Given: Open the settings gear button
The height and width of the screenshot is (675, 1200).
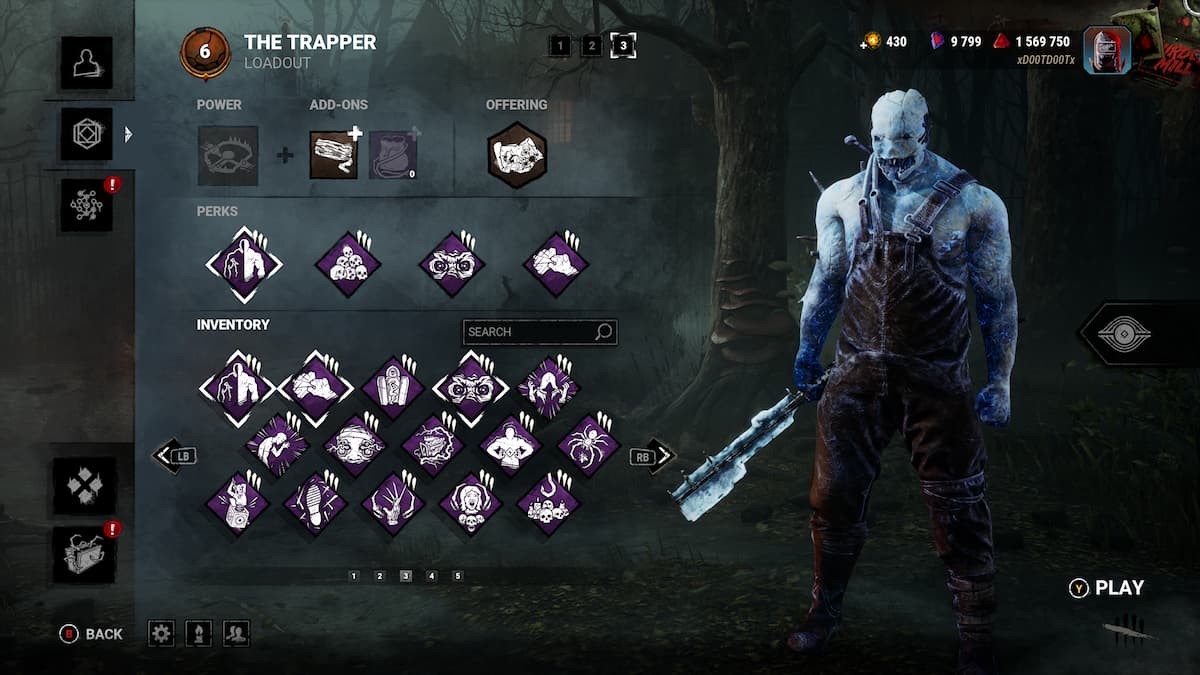Looking at the screenshot, I should [161, 633].
